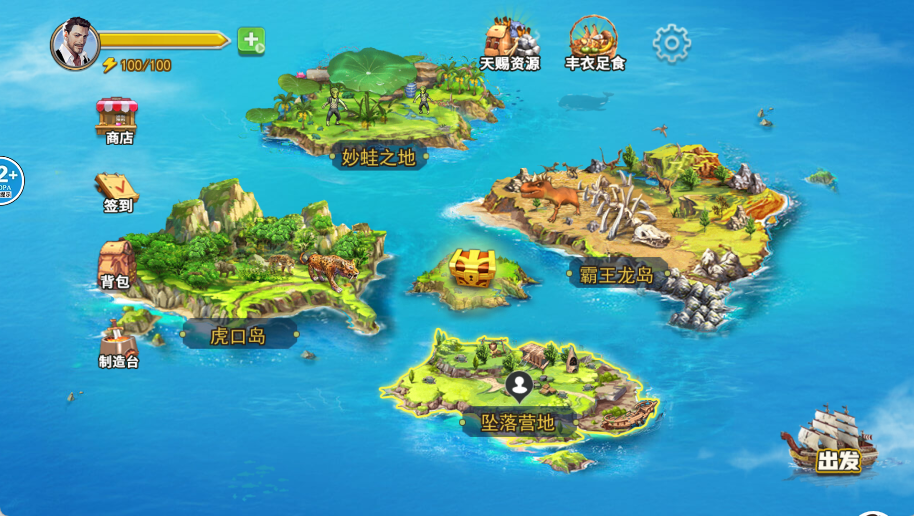Open the 制造台 crafting station
Image resolution: width=914 pixels, height=516 pixels.
coord(119,344)
